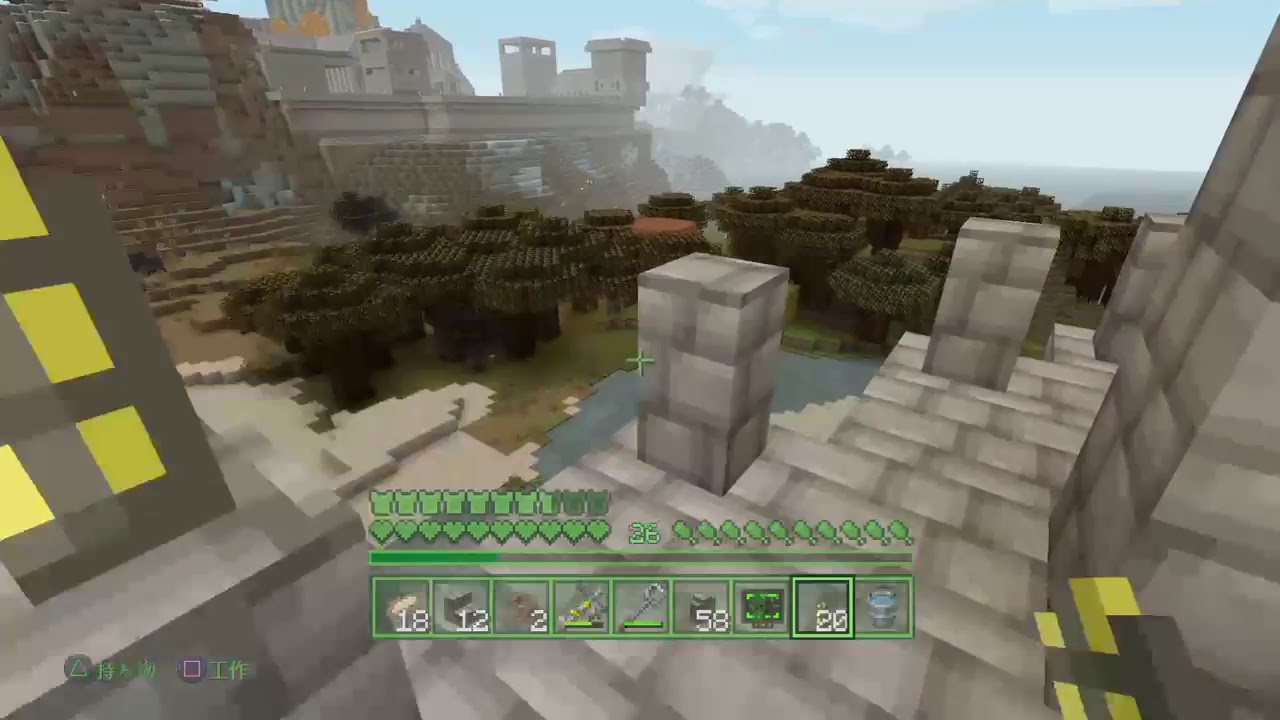
Task: Click the square button prompt icon
Action: click(x=191, y=670)
